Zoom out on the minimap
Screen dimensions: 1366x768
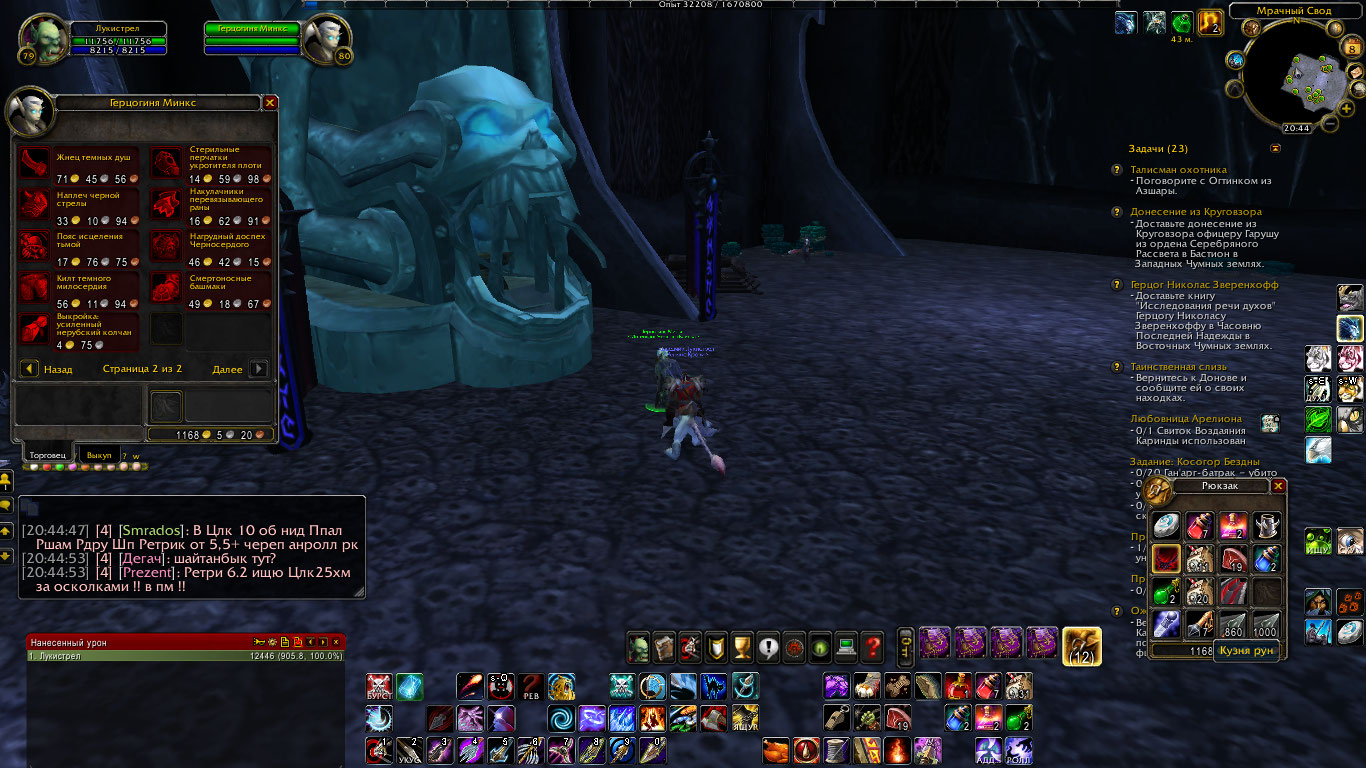(x=1330, y=124)
